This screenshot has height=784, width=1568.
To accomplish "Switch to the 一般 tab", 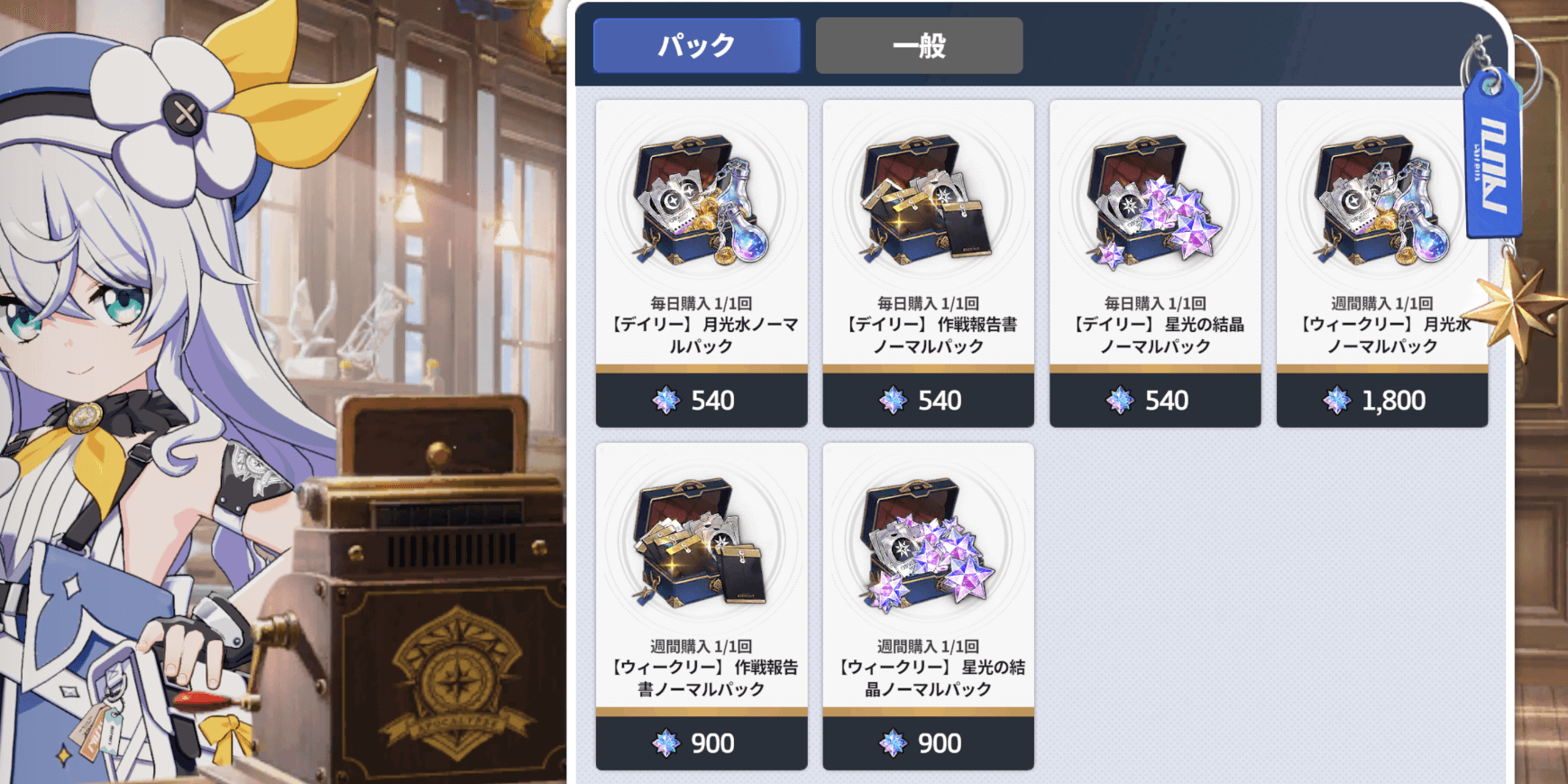I will [918, 45].
